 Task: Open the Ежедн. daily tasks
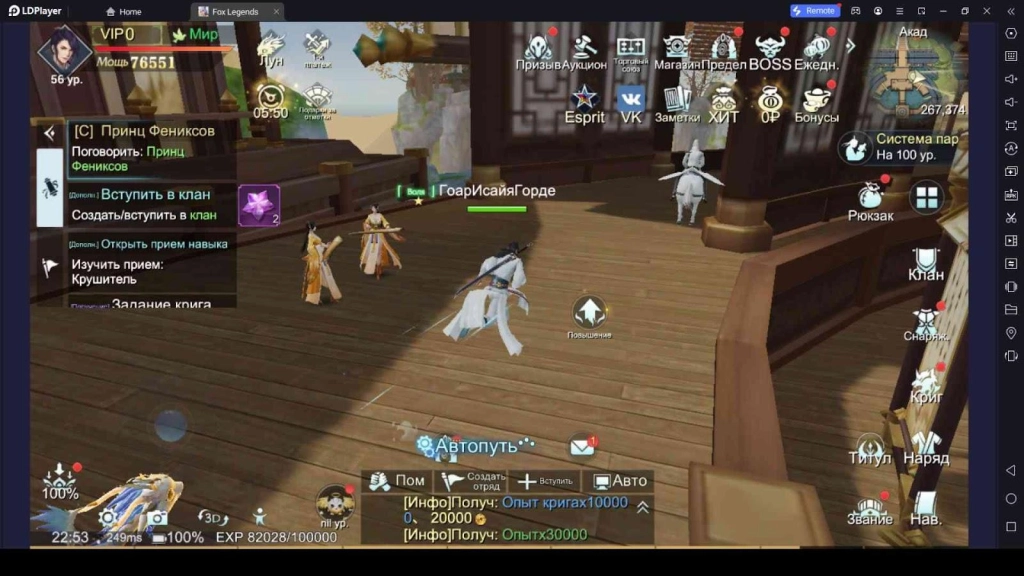tap(817, 50)
